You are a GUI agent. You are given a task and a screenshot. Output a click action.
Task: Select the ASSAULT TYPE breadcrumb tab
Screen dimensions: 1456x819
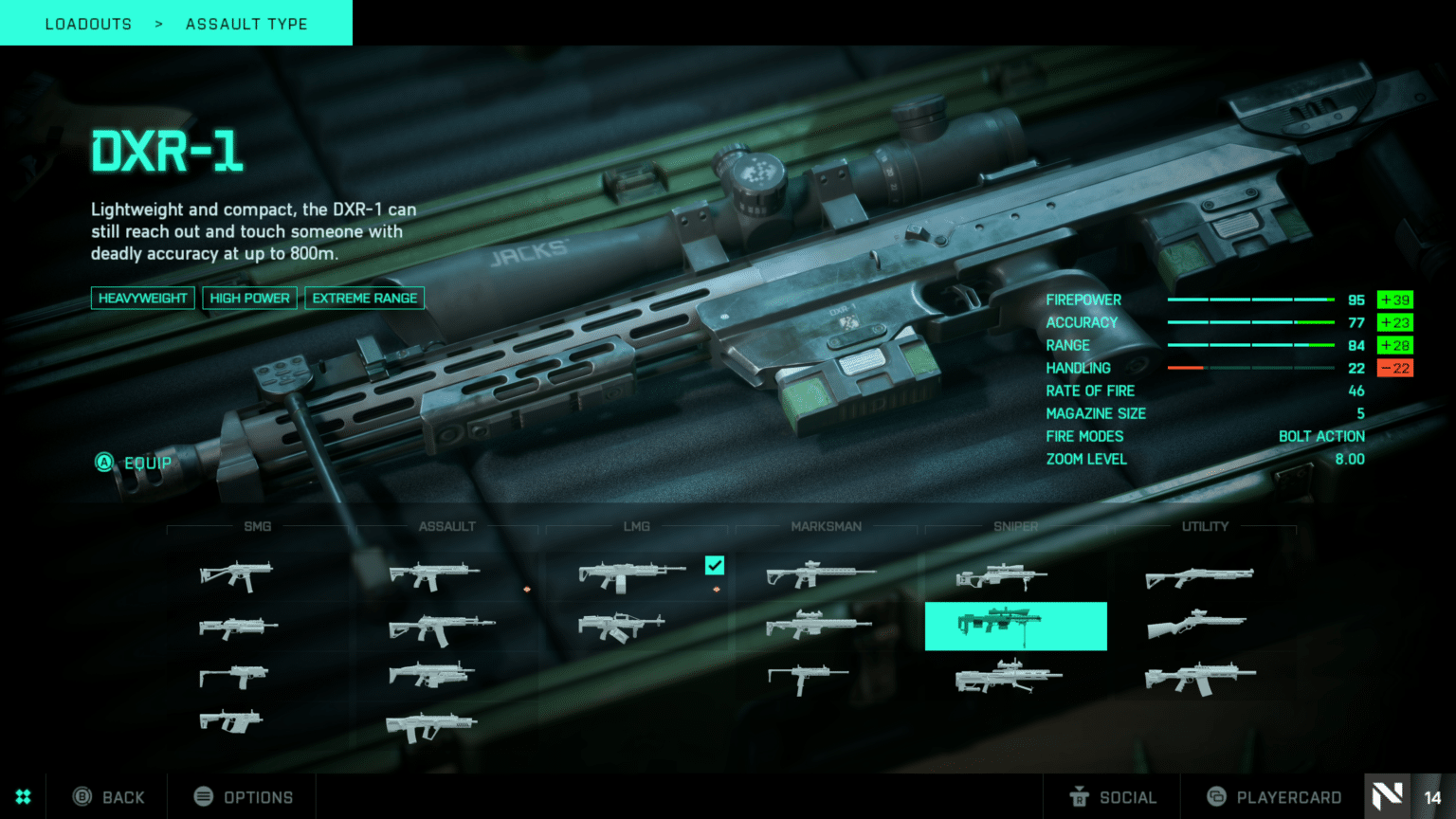pos(246,23)
